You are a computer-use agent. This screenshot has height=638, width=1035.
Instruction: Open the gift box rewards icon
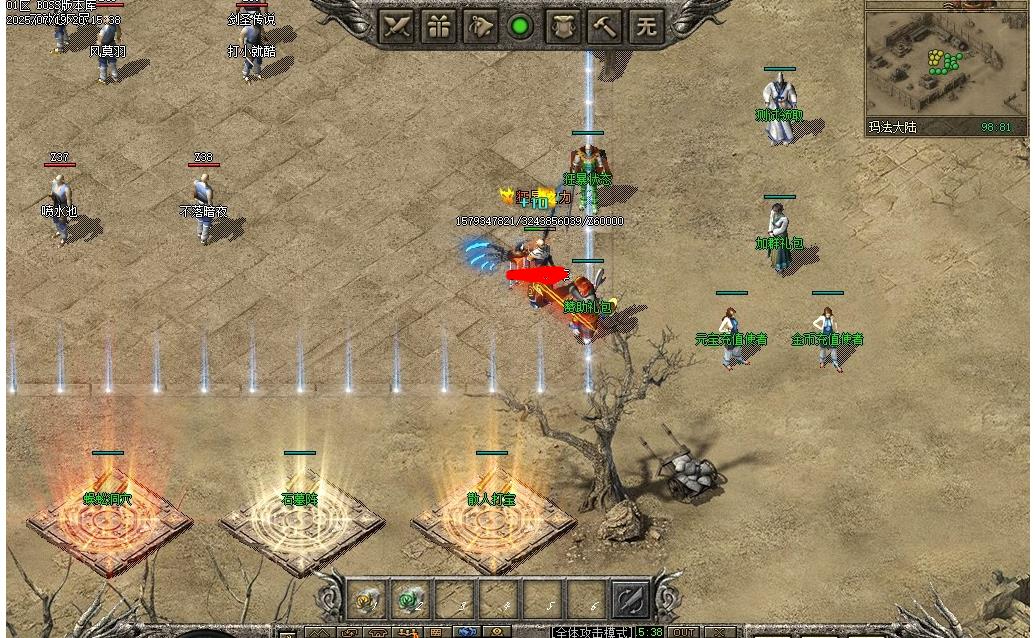point(437,27)
